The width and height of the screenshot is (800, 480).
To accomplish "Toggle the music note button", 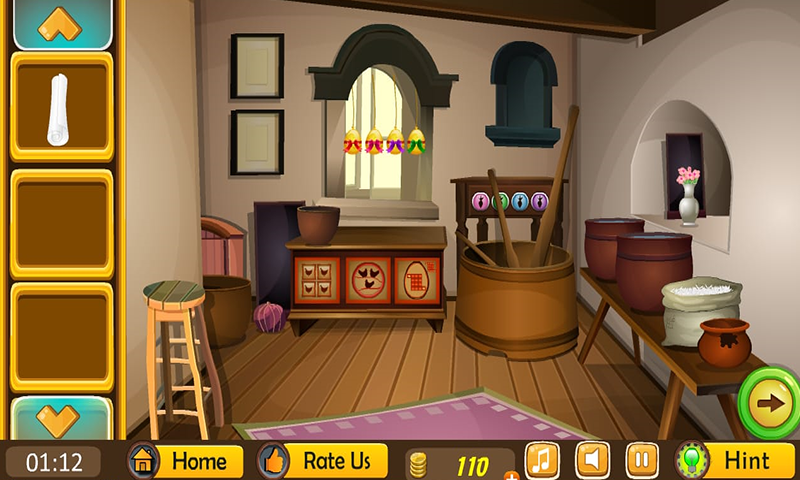I will 542,460.
